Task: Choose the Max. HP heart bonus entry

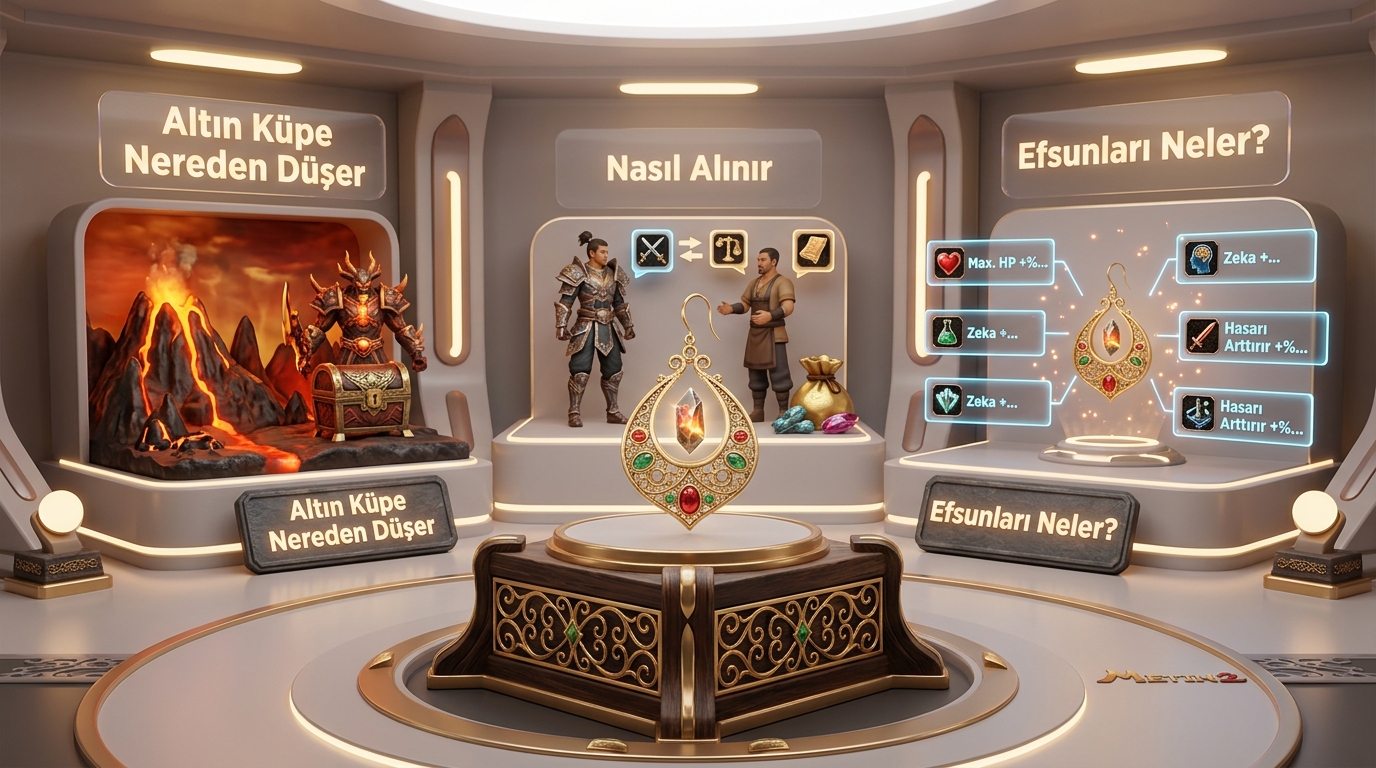Action: [x=991, y=264]
